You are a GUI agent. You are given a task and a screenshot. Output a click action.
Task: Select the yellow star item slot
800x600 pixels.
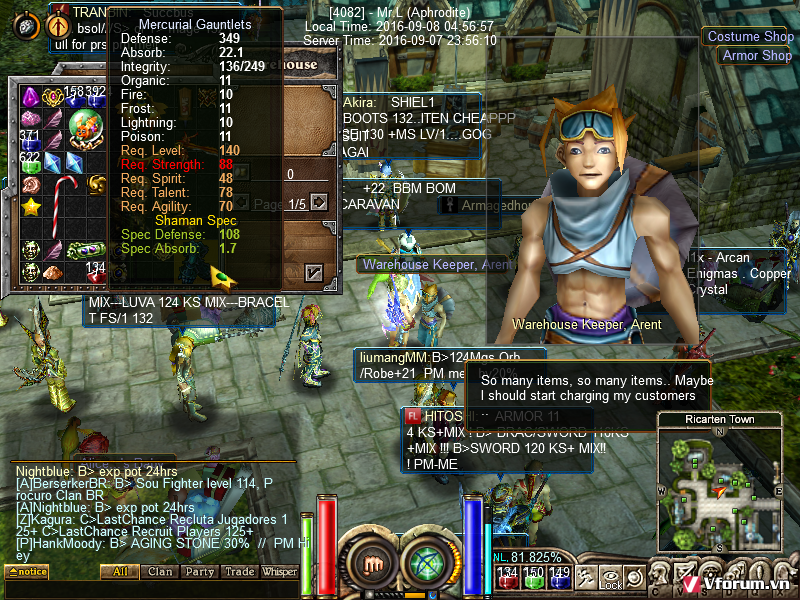[31, 208]
